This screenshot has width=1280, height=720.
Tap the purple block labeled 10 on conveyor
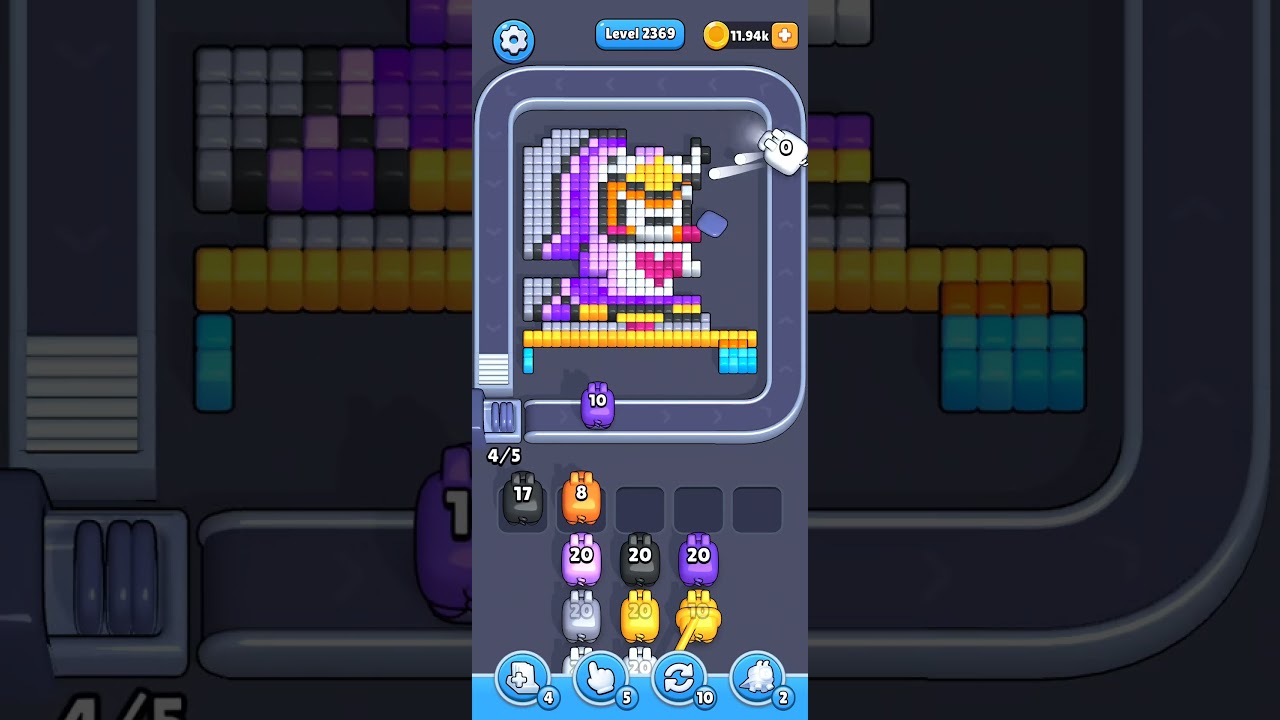click(598, 404)
